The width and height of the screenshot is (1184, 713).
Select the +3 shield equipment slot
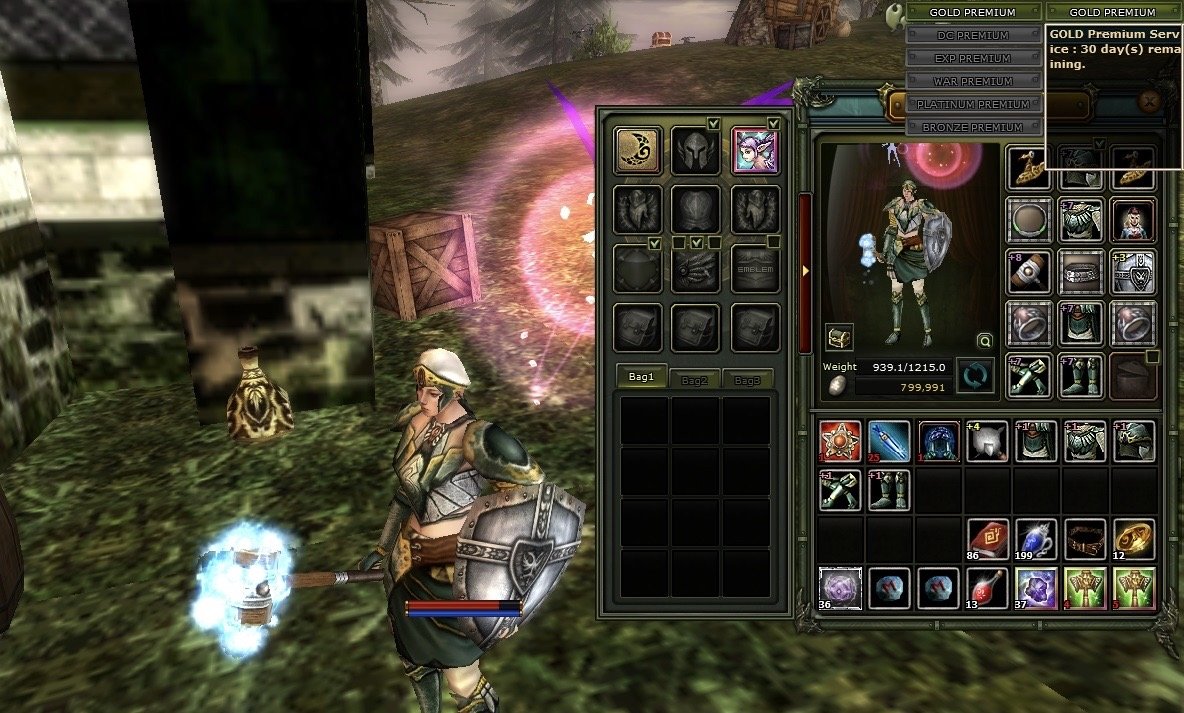(x=1133, y=271)
